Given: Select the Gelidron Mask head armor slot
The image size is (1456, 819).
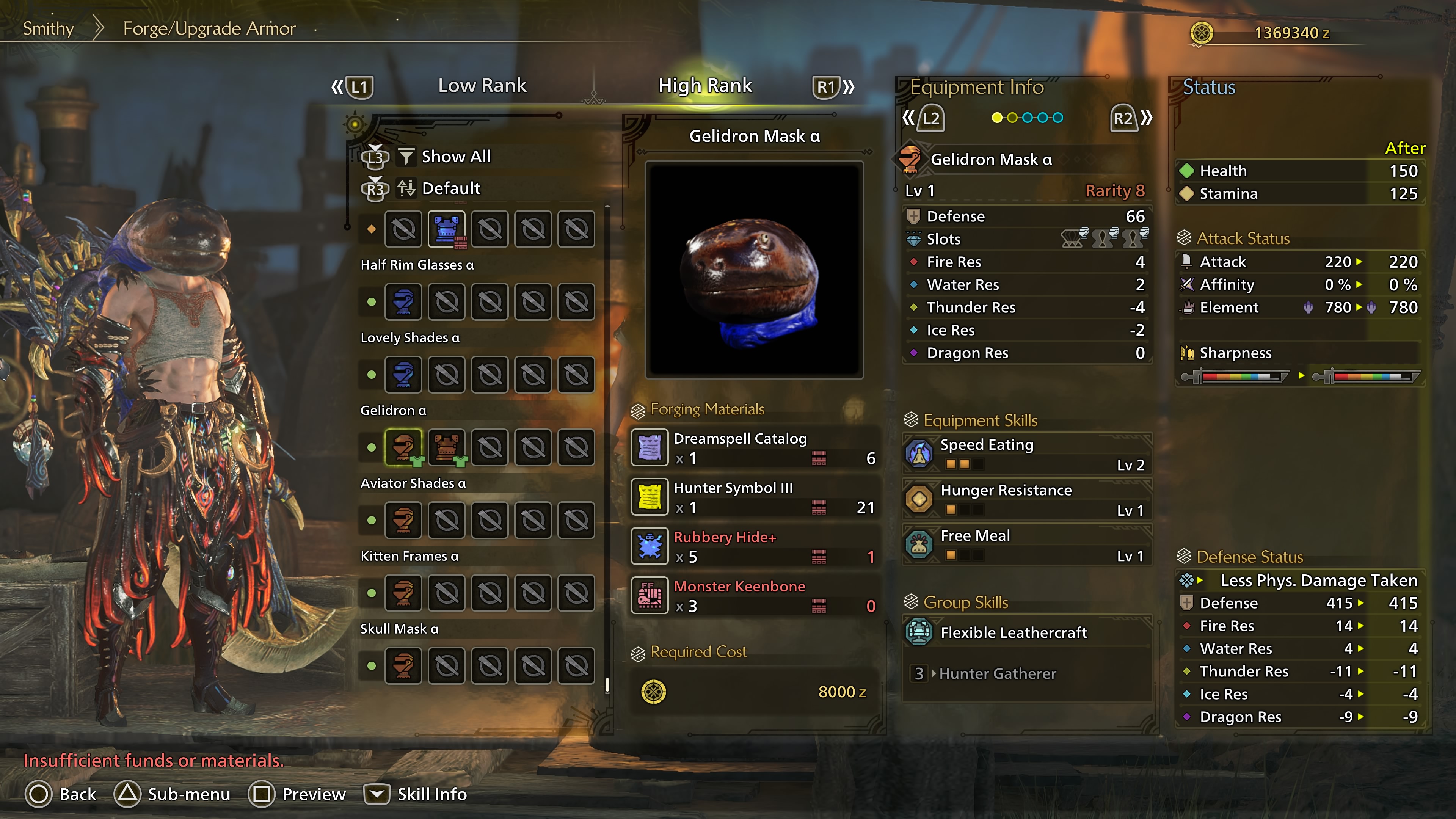Looking at the screenshot, I should 403,447.
